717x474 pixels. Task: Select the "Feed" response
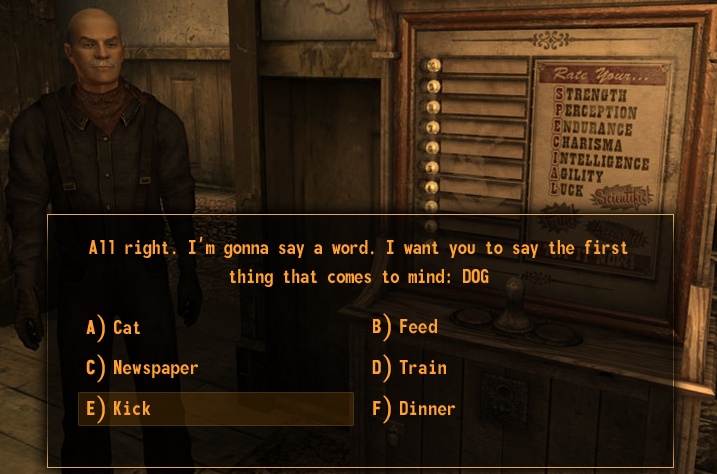417,327
